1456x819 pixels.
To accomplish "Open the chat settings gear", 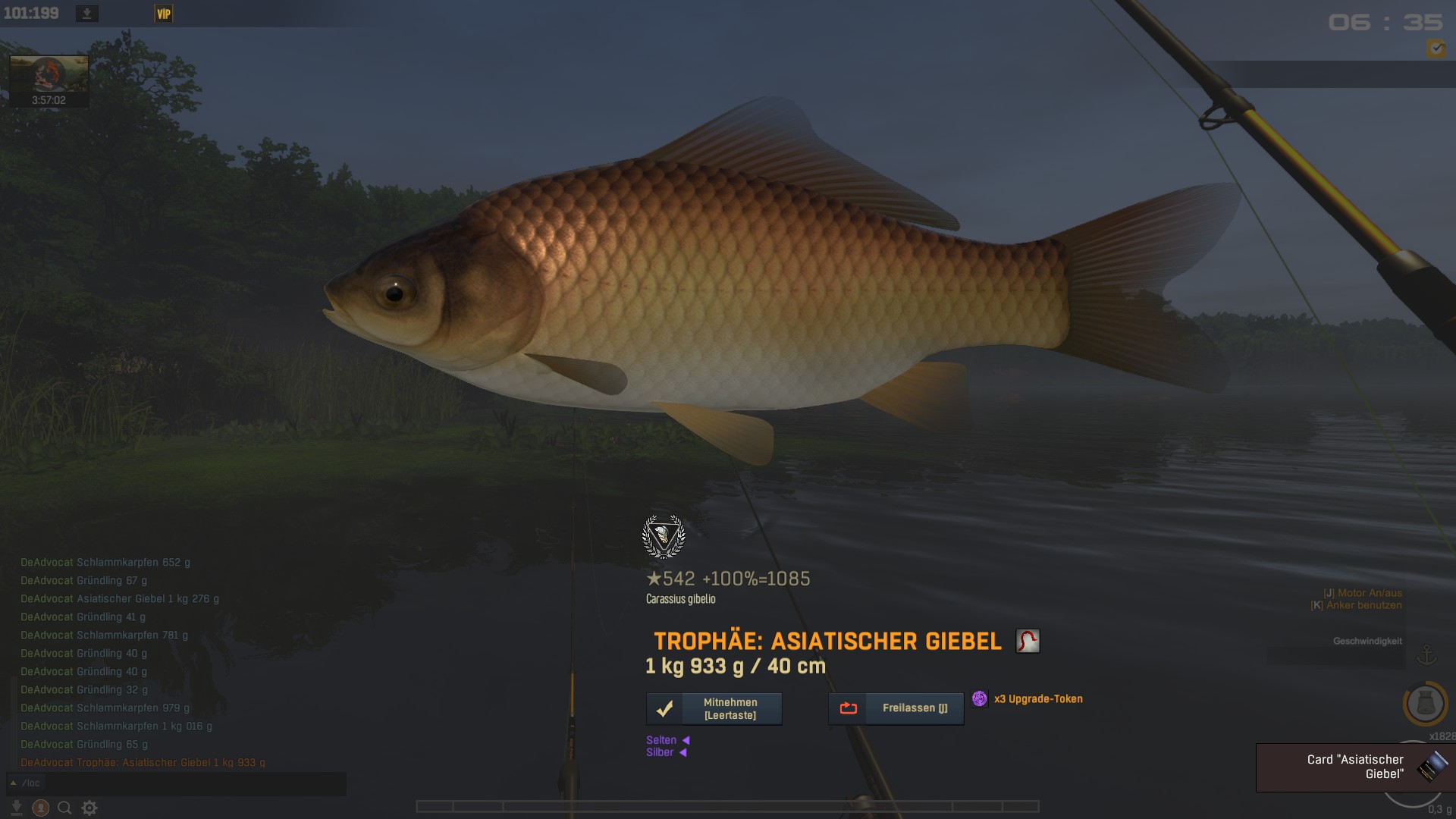I will pyautogui.click(x=89, y=808).
